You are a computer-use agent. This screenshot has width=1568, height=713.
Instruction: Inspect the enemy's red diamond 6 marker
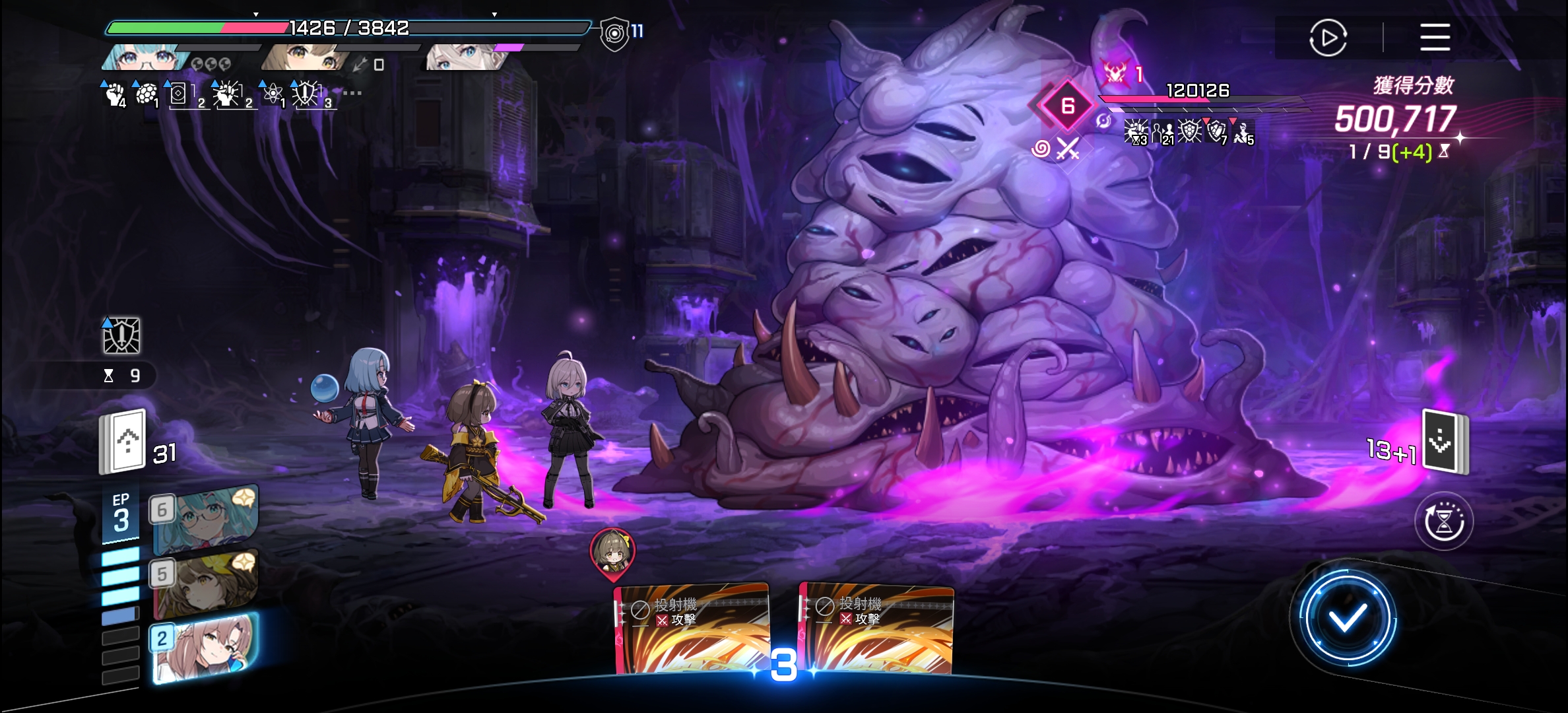(x=1067, y=106)
